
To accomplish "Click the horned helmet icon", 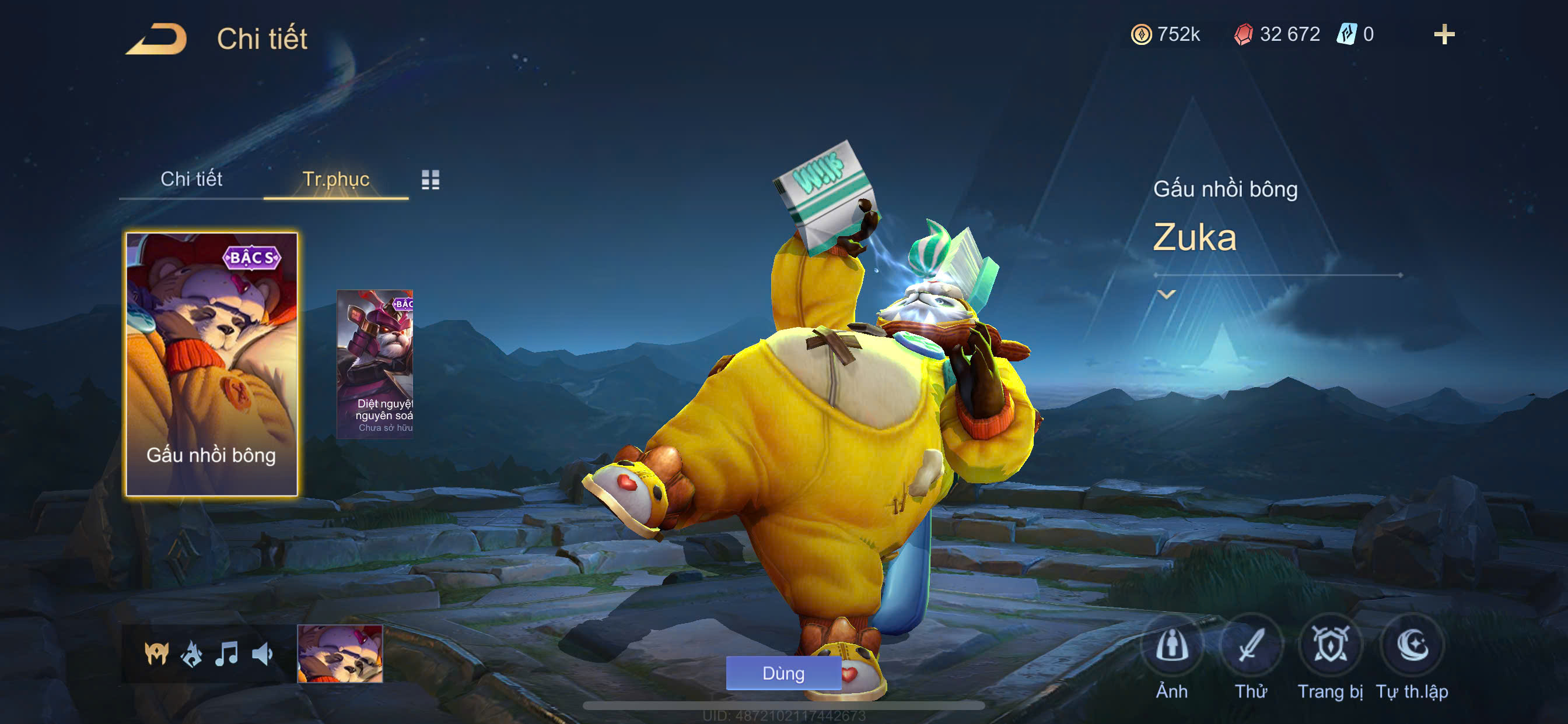I will point(156,654).
